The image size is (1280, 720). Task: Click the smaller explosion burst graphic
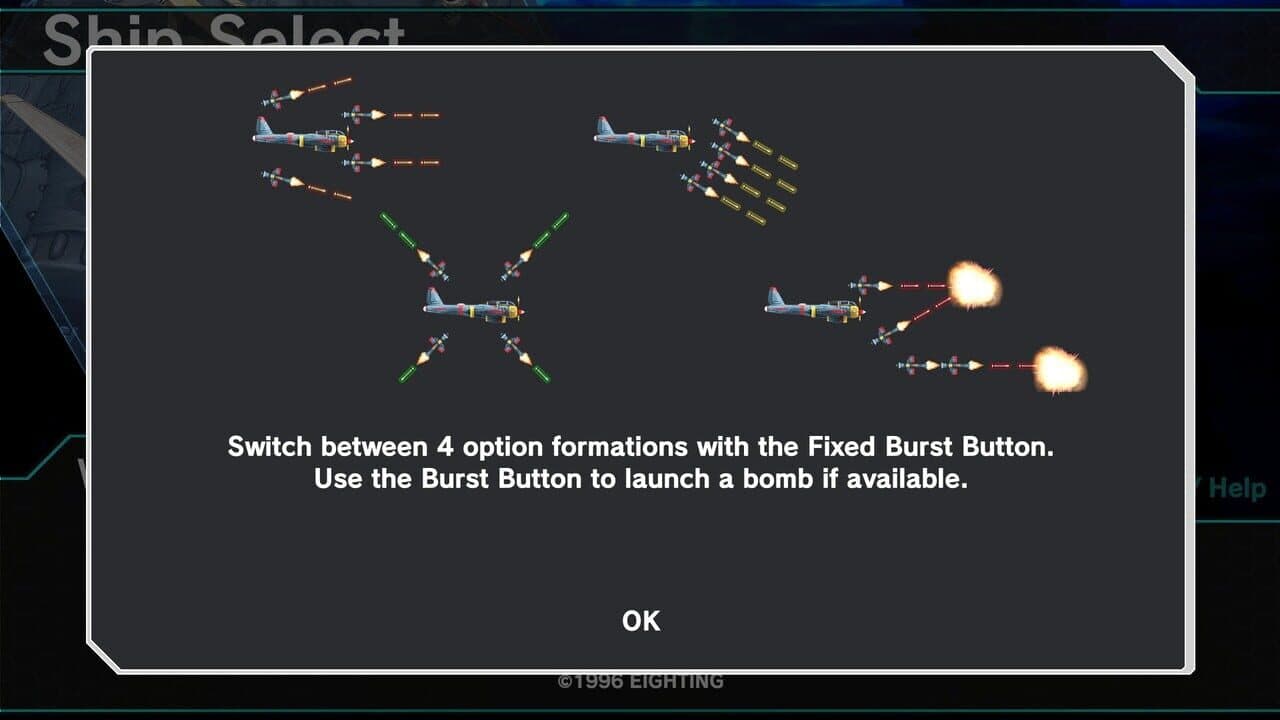tap(1060, 368)
